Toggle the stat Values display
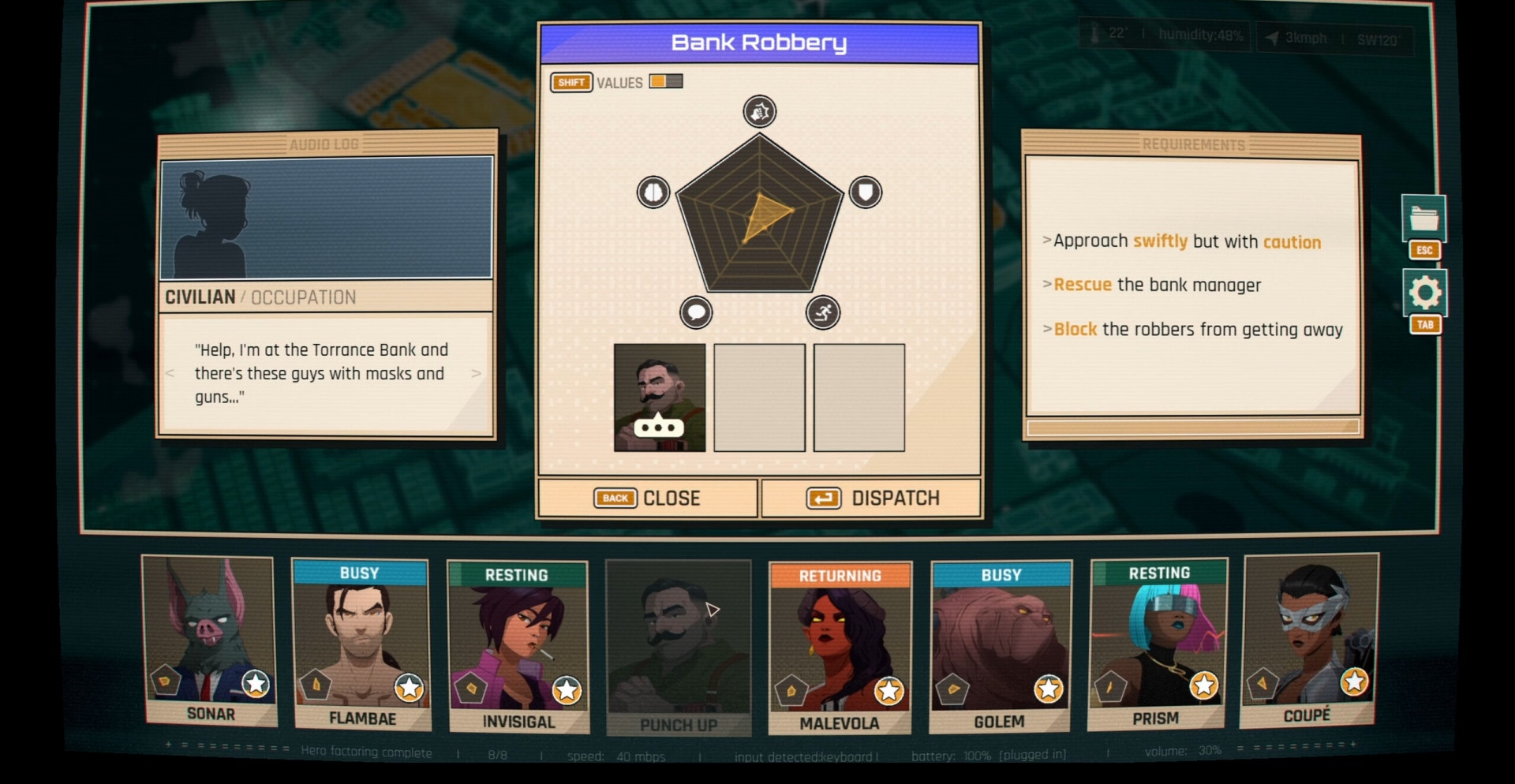This screenshot has height=784, width=1515. point(665,82)
